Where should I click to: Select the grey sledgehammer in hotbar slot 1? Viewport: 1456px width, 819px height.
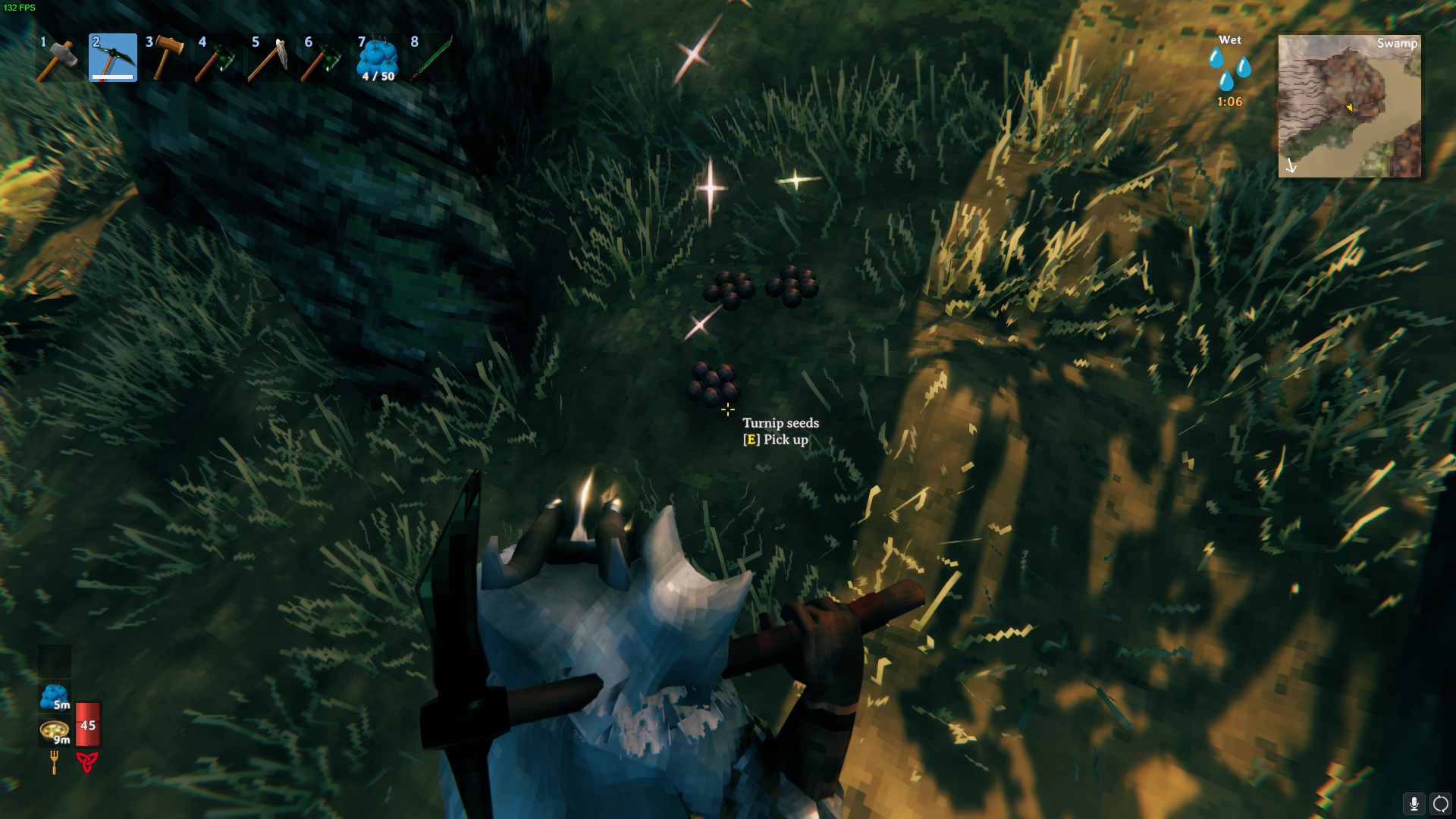click(58, 58)
